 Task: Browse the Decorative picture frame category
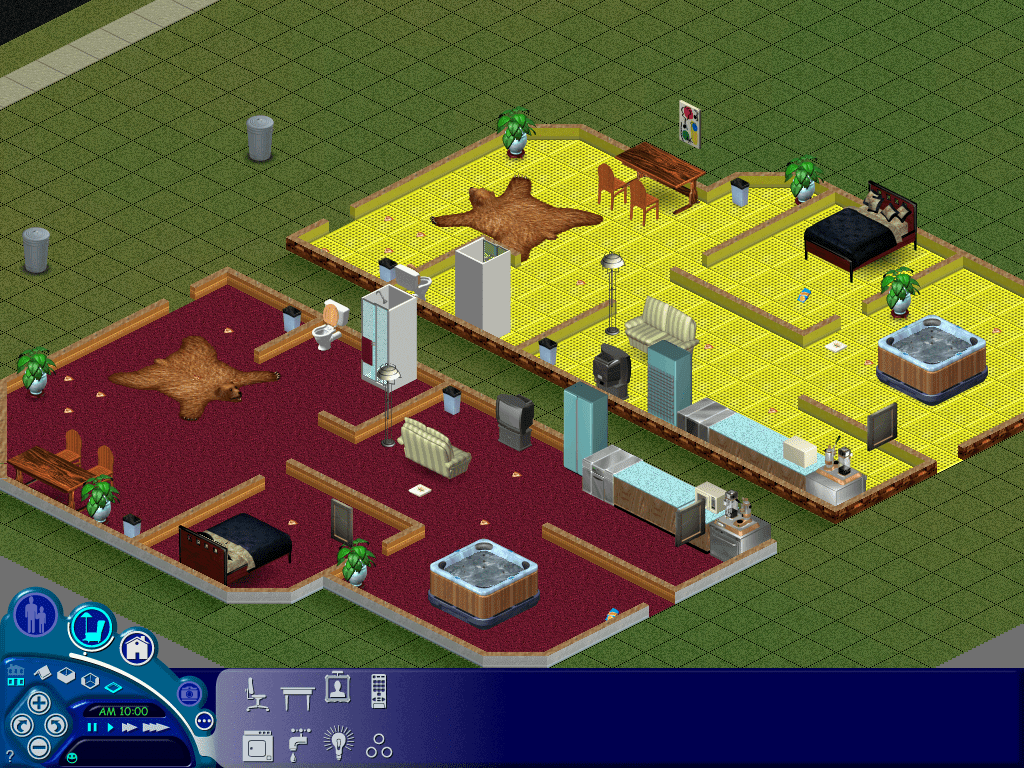[337, 688]
